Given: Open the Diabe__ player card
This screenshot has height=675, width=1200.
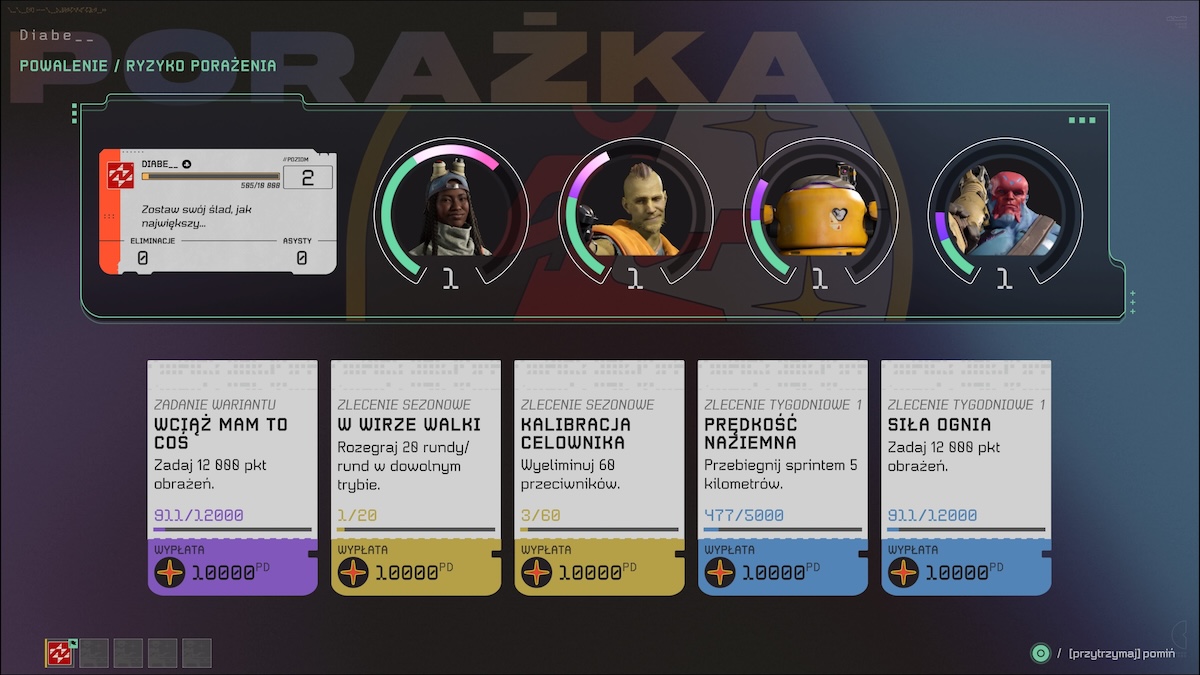Looking at the screenshot, I should tap(218, 211).
